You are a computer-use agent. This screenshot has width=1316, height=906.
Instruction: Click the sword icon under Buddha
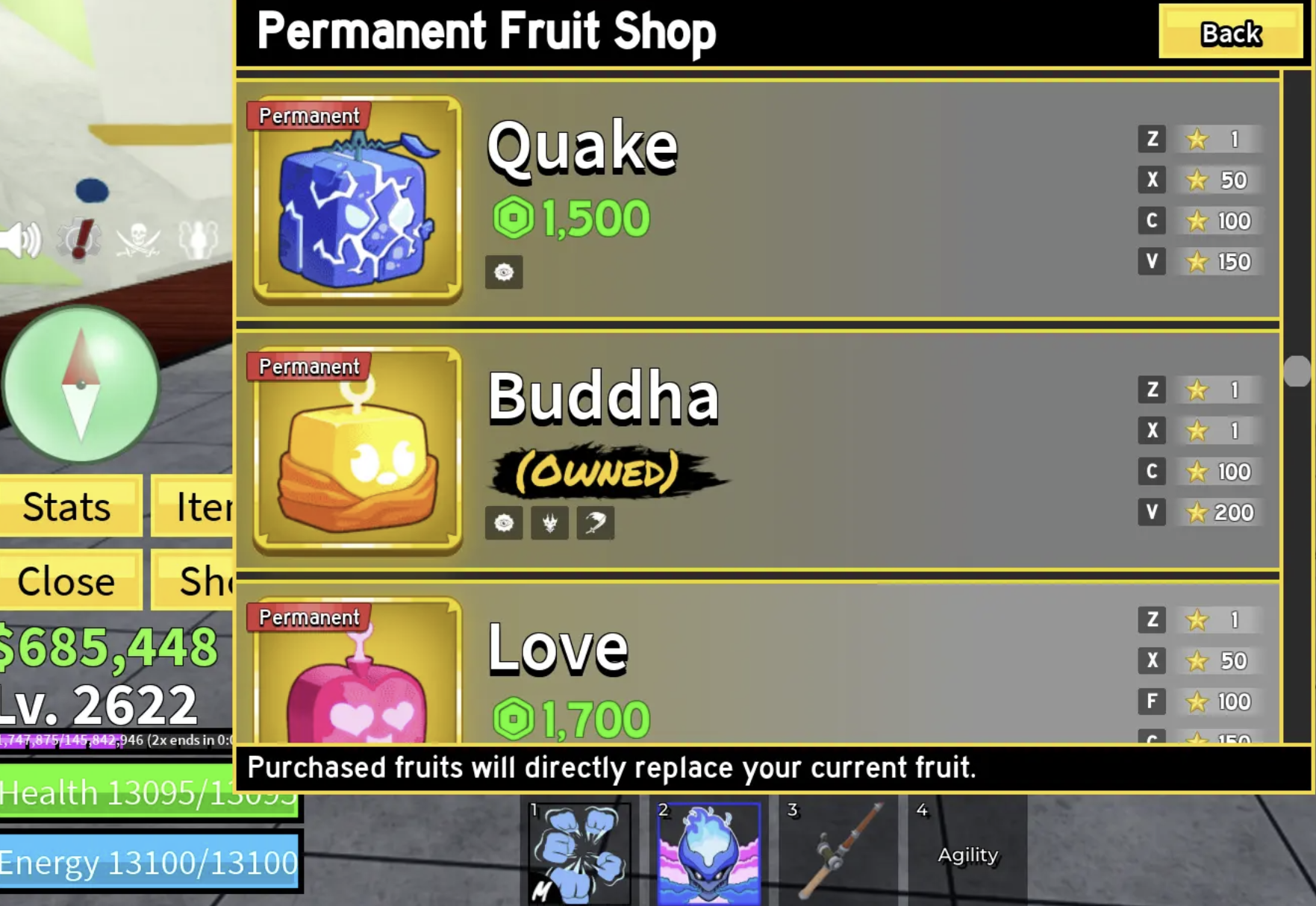coord(594,522)
